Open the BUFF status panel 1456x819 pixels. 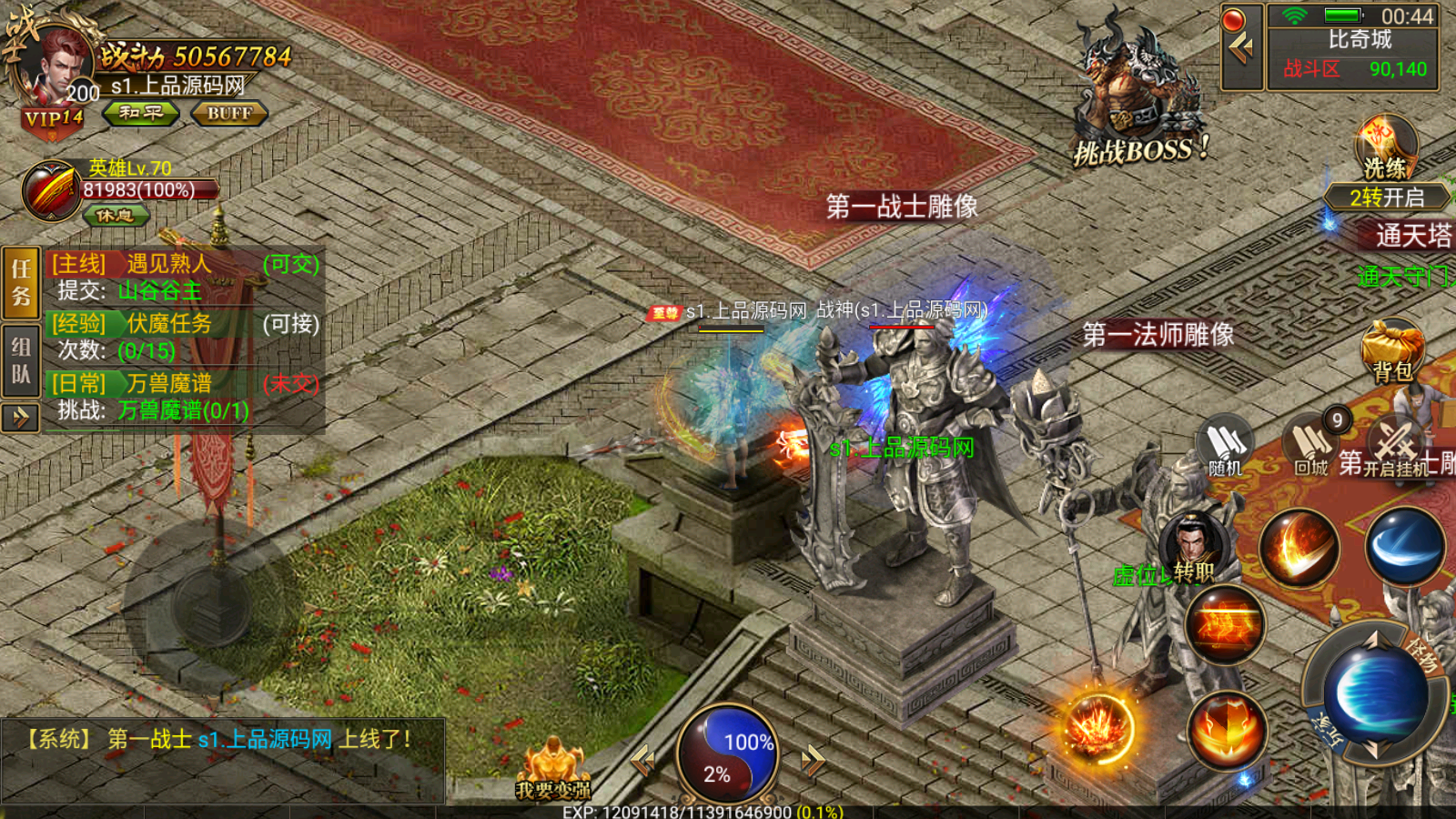(x=228, y=114)
